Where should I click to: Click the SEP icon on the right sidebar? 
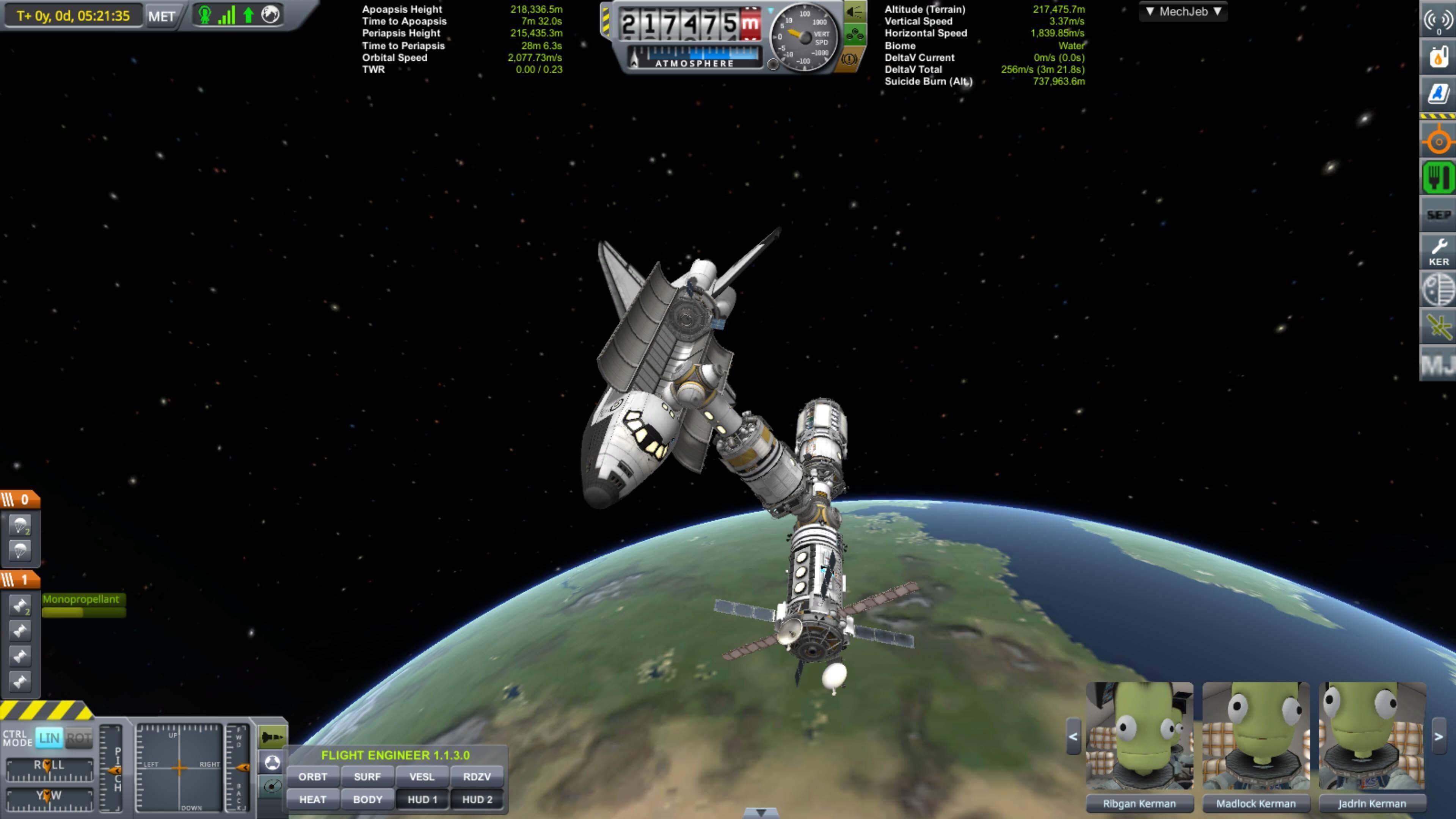[x=1439, y=215]
